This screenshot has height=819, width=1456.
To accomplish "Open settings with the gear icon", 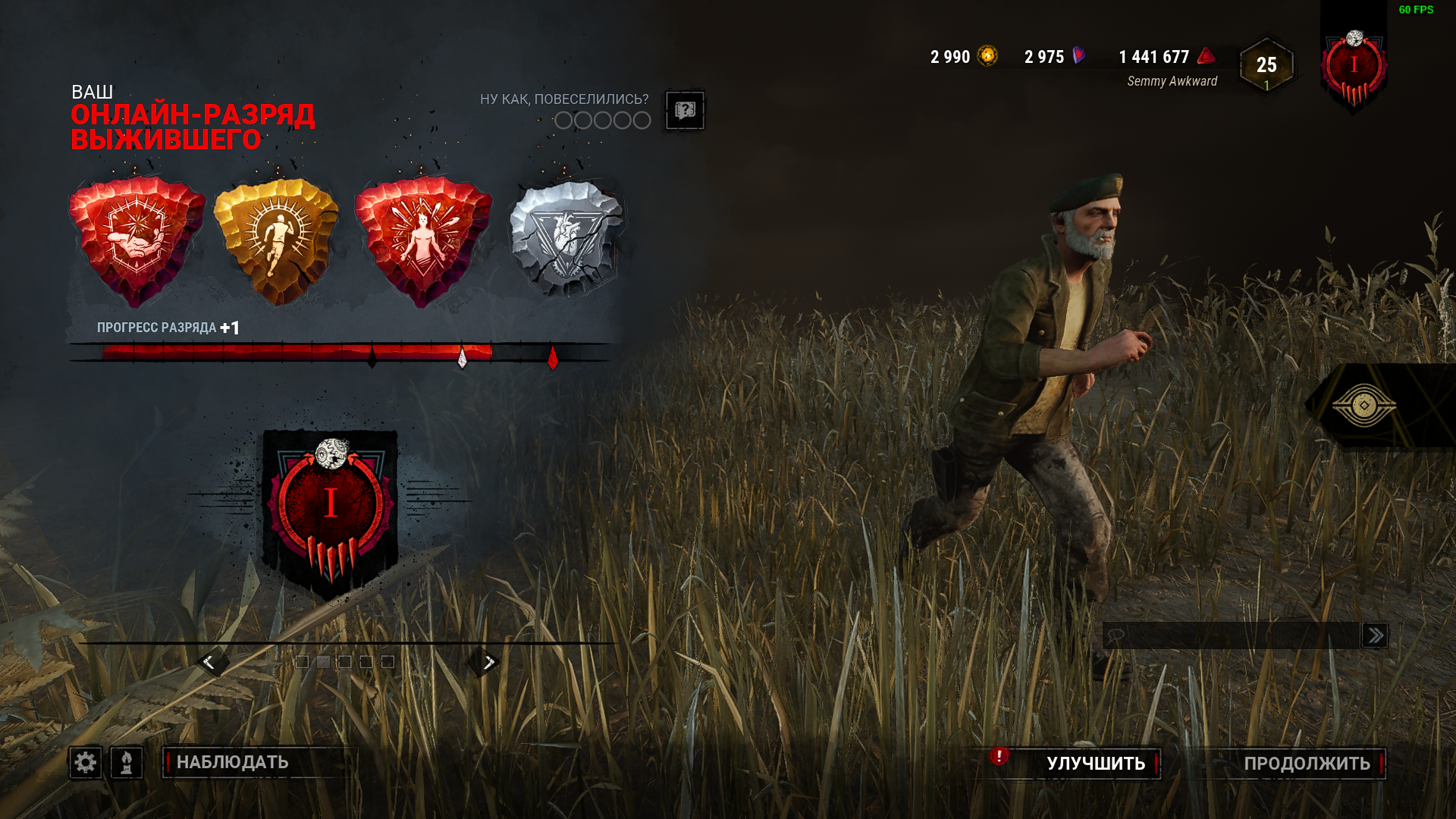I will [x=86, y=762].
